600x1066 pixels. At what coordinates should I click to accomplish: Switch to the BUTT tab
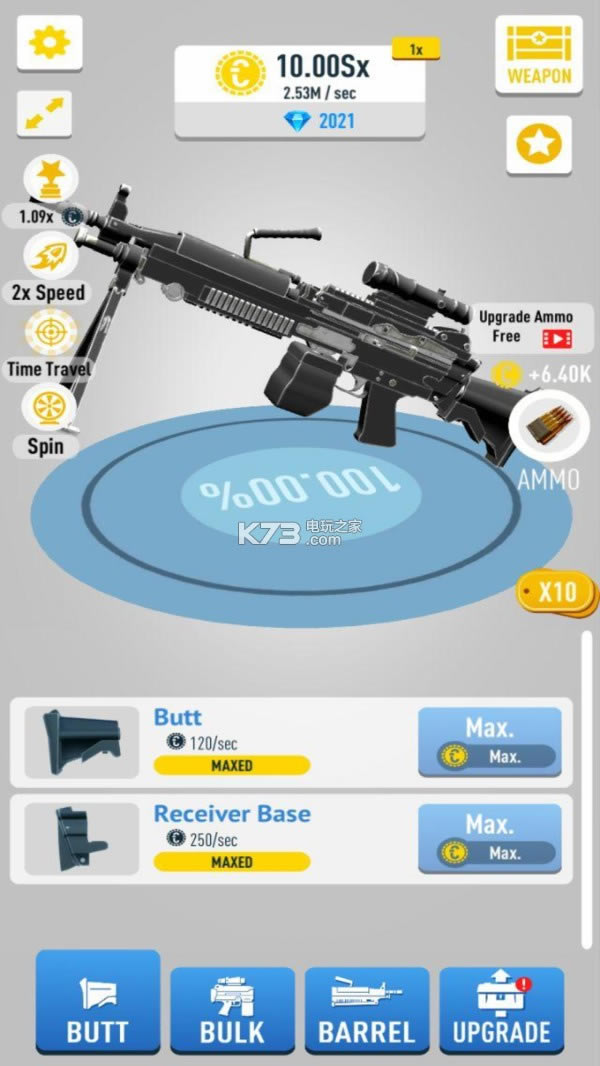tap(98, 1002)
